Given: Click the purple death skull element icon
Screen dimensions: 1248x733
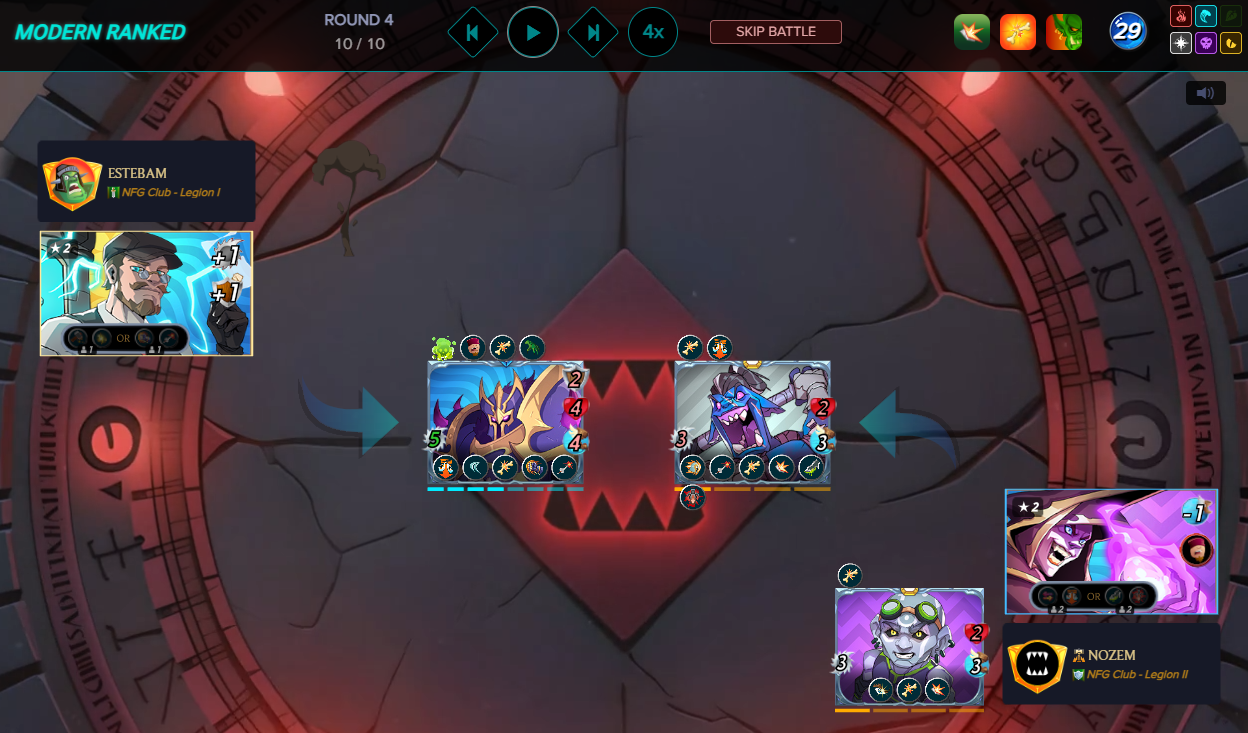Looking at the screenshot, I should [x=1205, y=44].
